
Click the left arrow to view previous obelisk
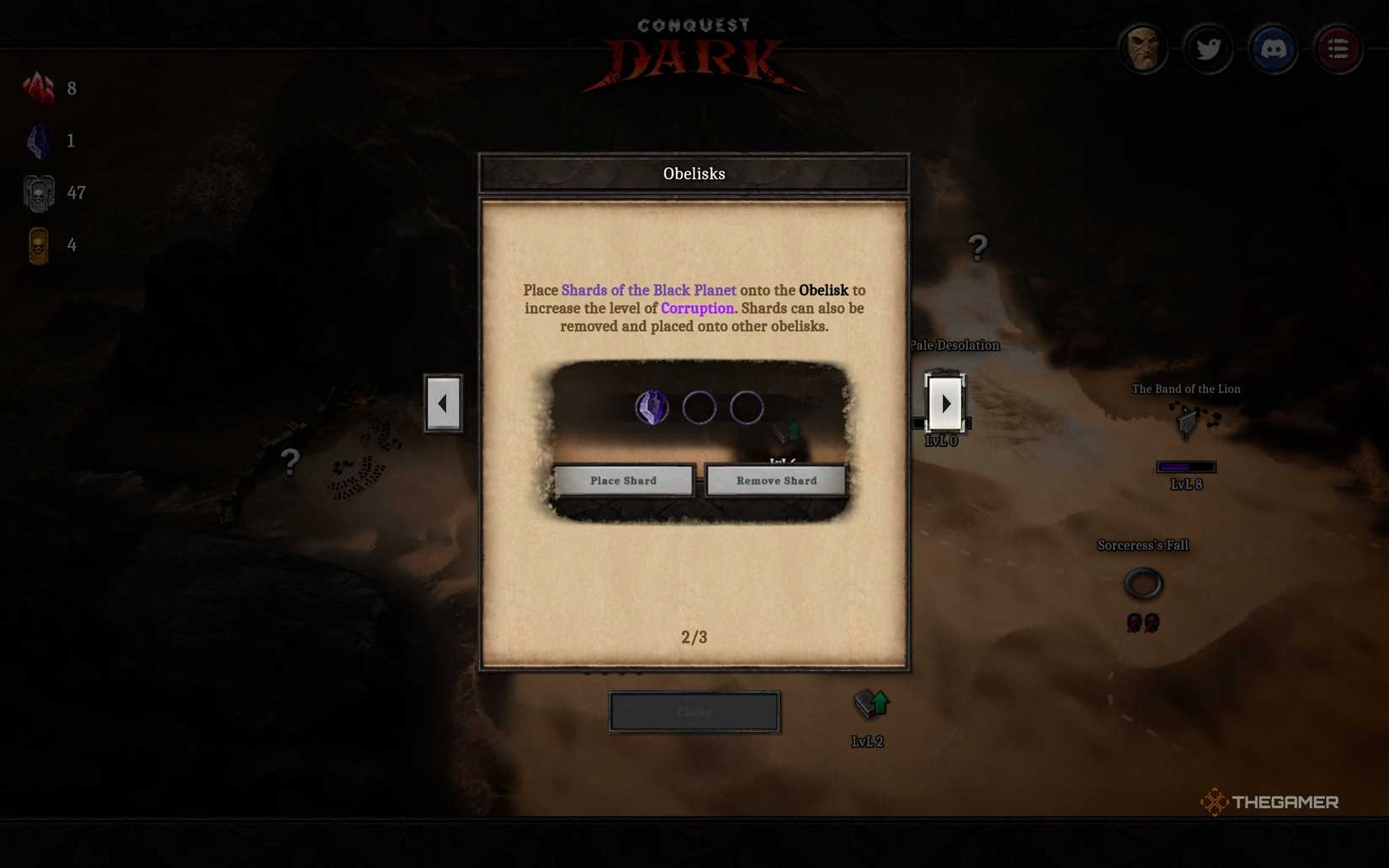(443, 403)
